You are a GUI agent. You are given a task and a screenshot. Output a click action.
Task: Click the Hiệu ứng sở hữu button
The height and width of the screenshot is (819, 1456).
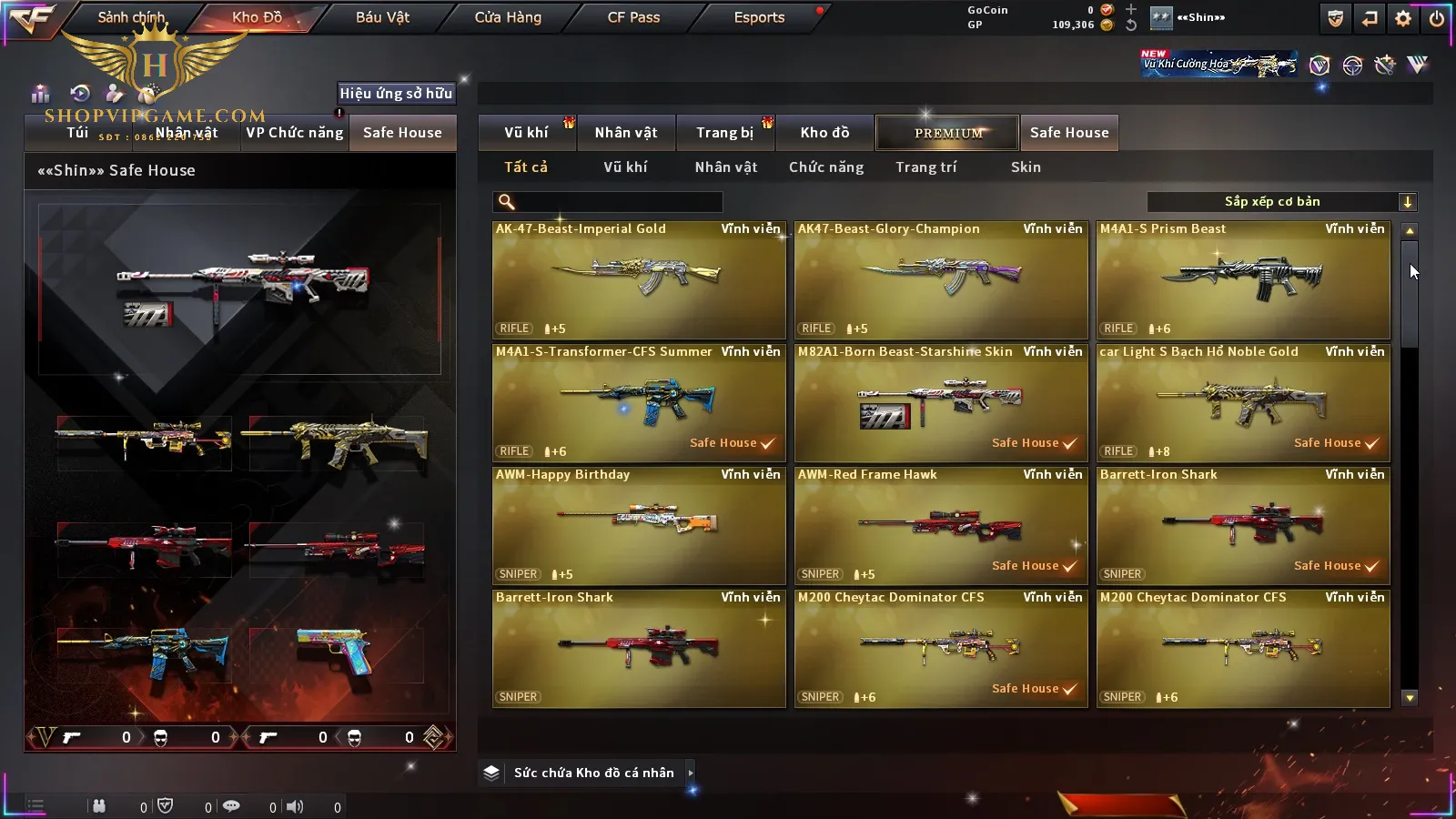click(x=396, y=93)
